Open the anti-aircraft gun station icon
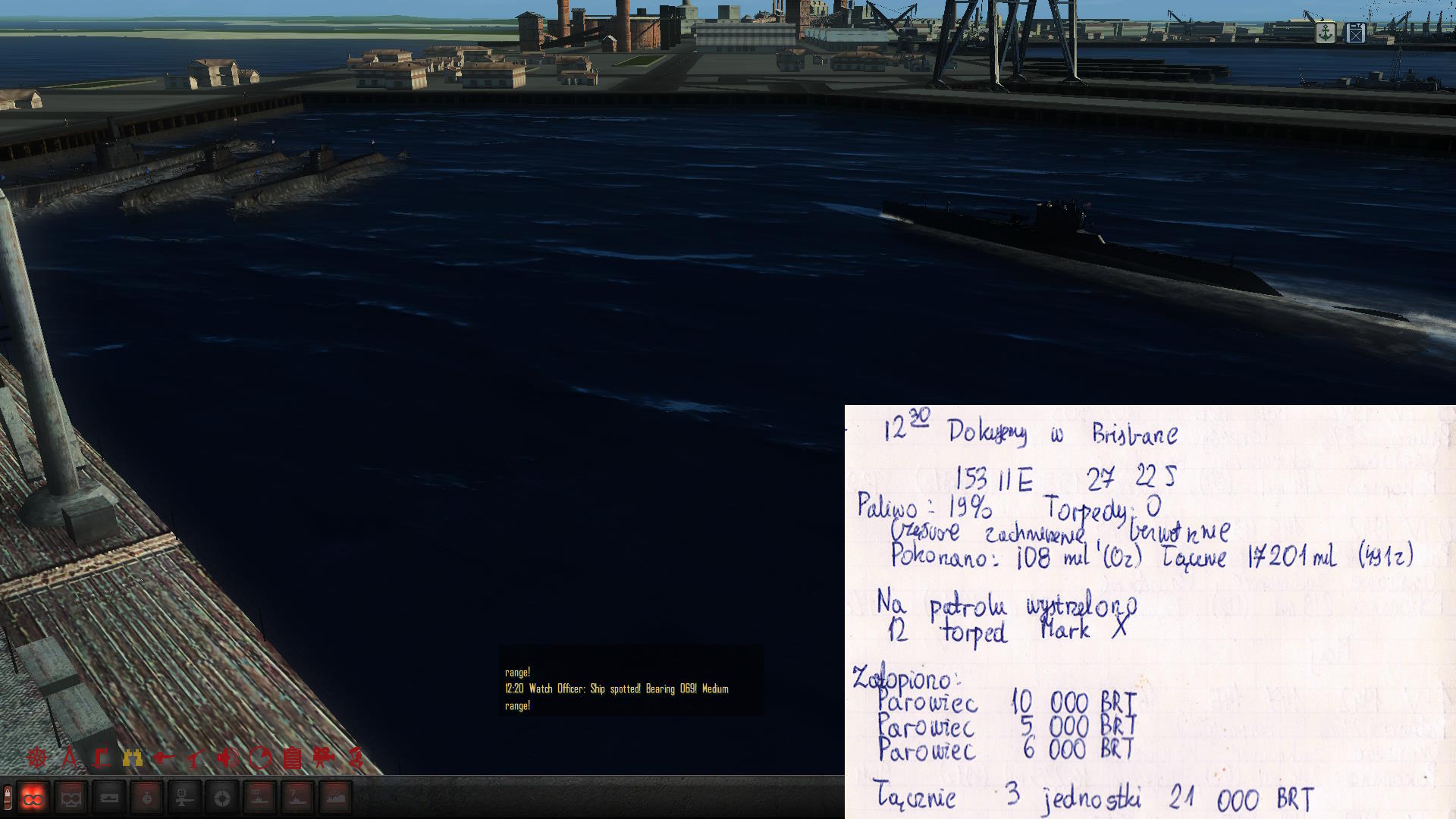Image resolution: width=1456 pixels, height=819 pixels. click(x=196, y=757)
